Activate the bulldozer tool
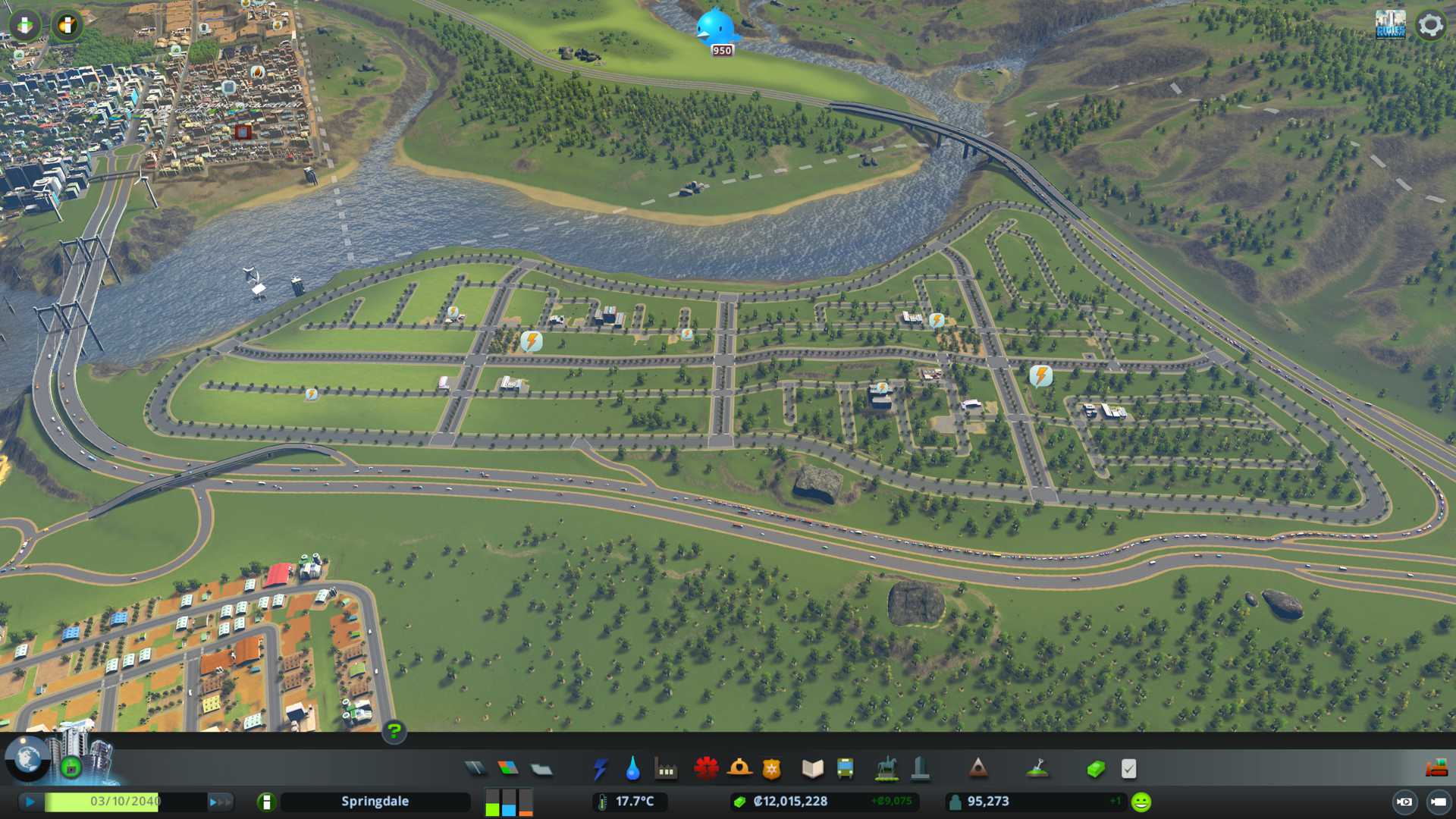1456x819 pixels. click(1436, 769)
